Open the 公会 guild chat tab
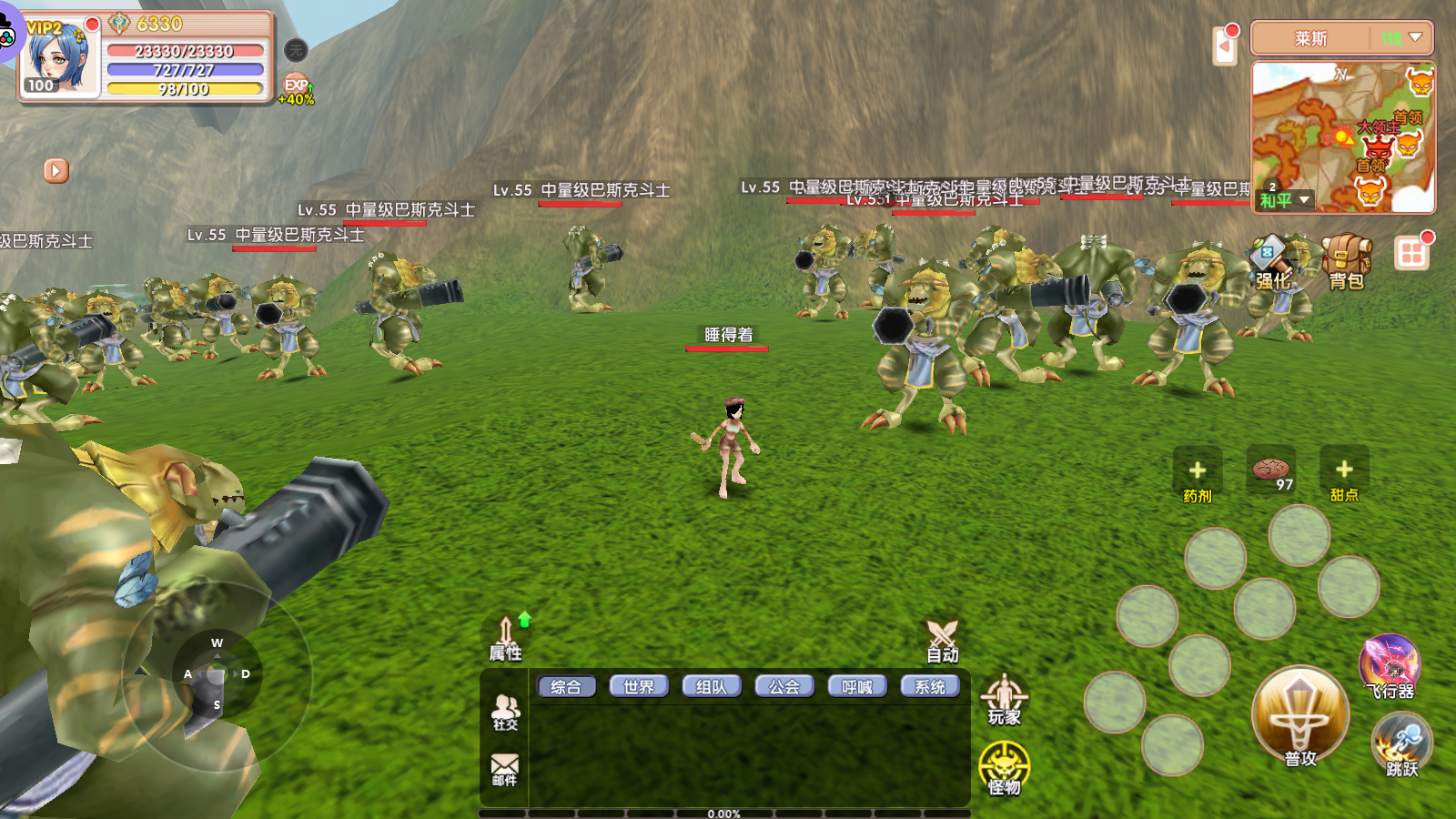Screen dimensions: 1456x819 pos(784,687)
